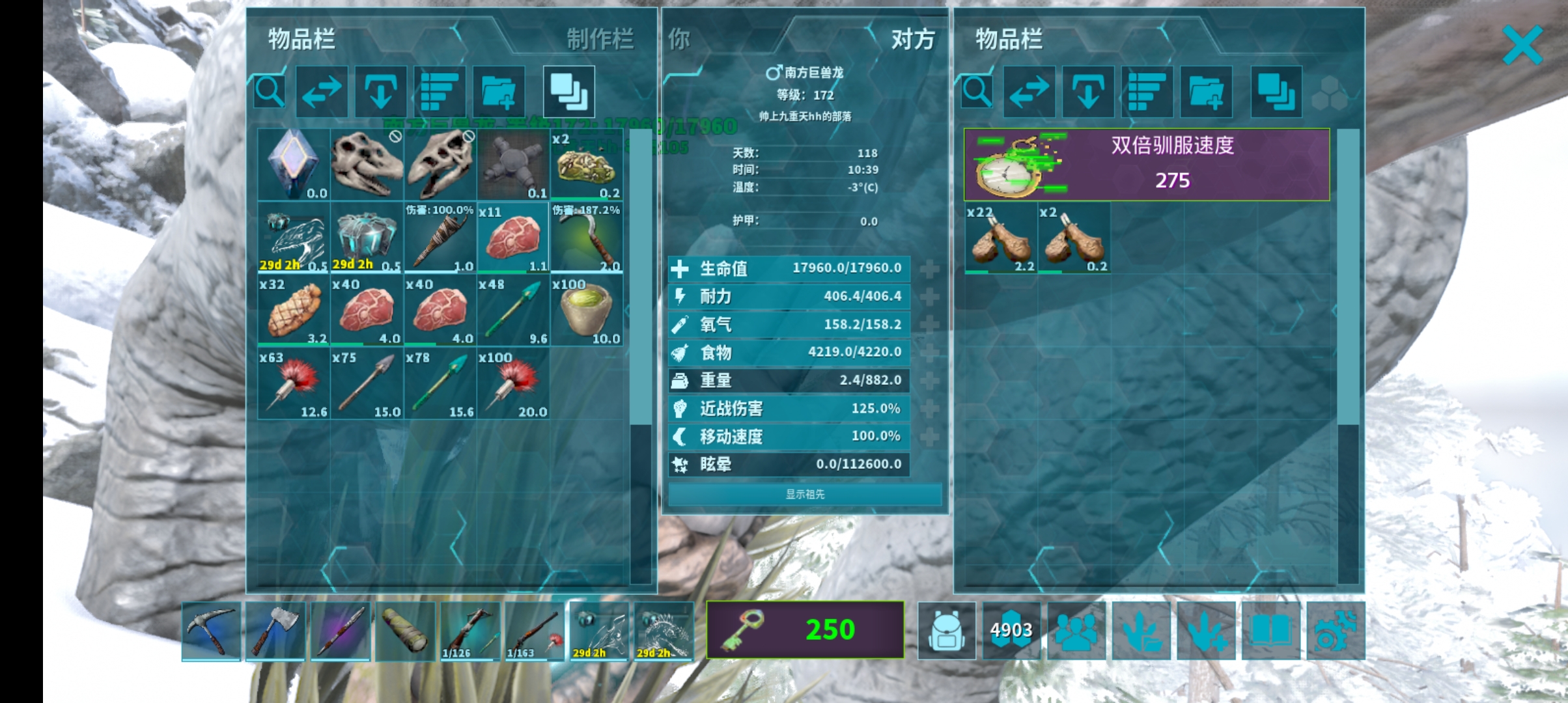This screenshot has width=1568, height=703.
Task: Select the 你 player stats tab
Action: 679,40
